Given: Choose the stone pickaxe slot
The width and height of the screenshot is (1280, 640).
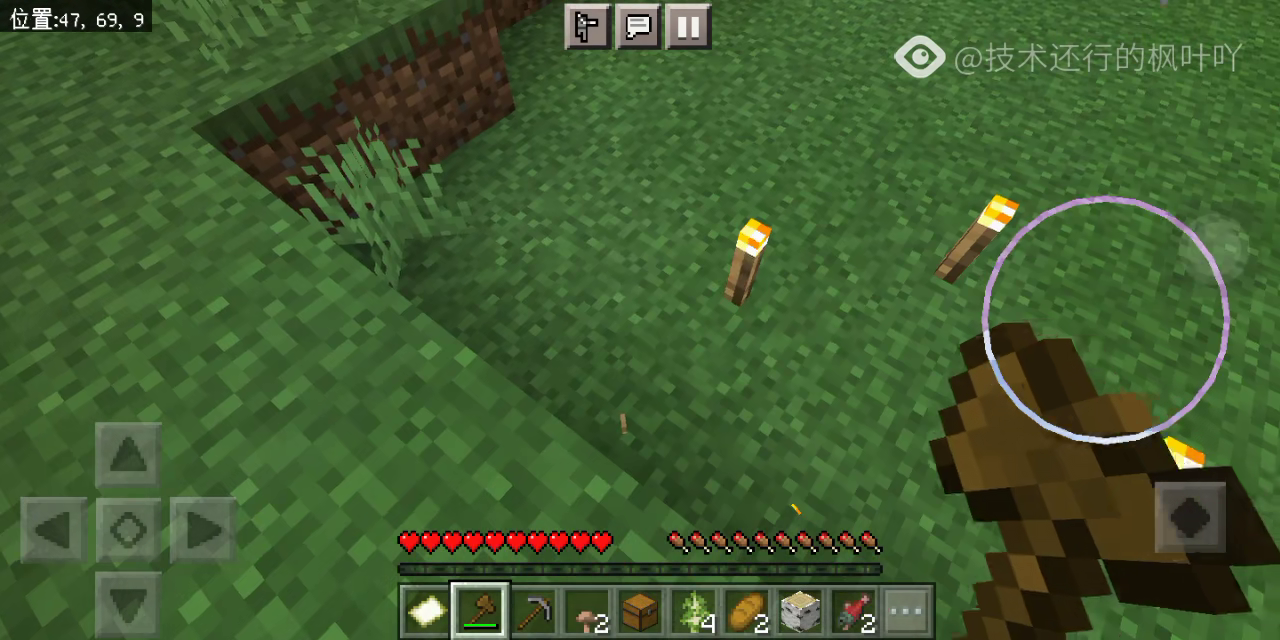Looking at the screenshot, I should [x=533, y=610].
